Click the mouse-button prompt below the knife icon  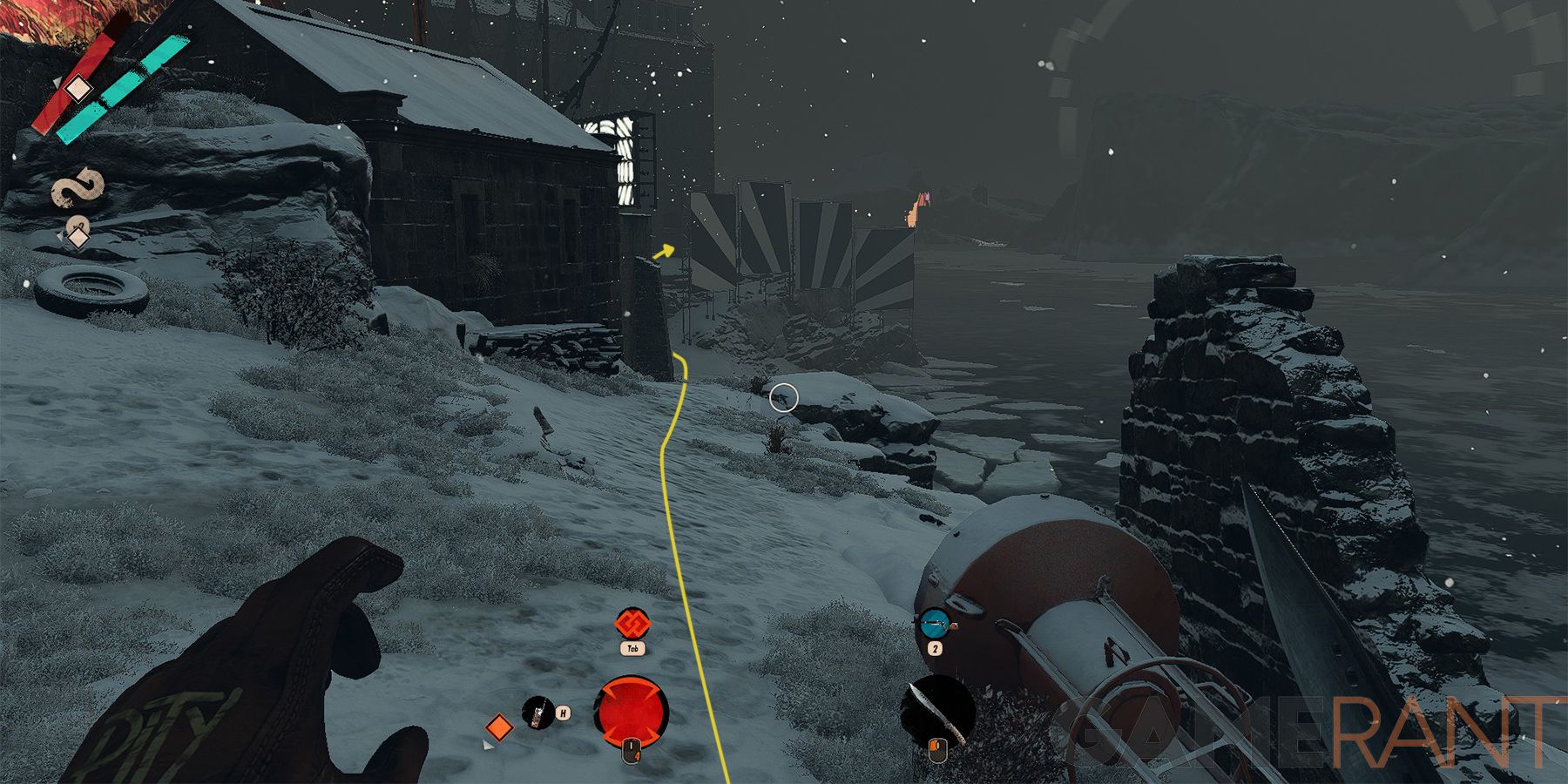pyautogui.click(x=937, y=750)
